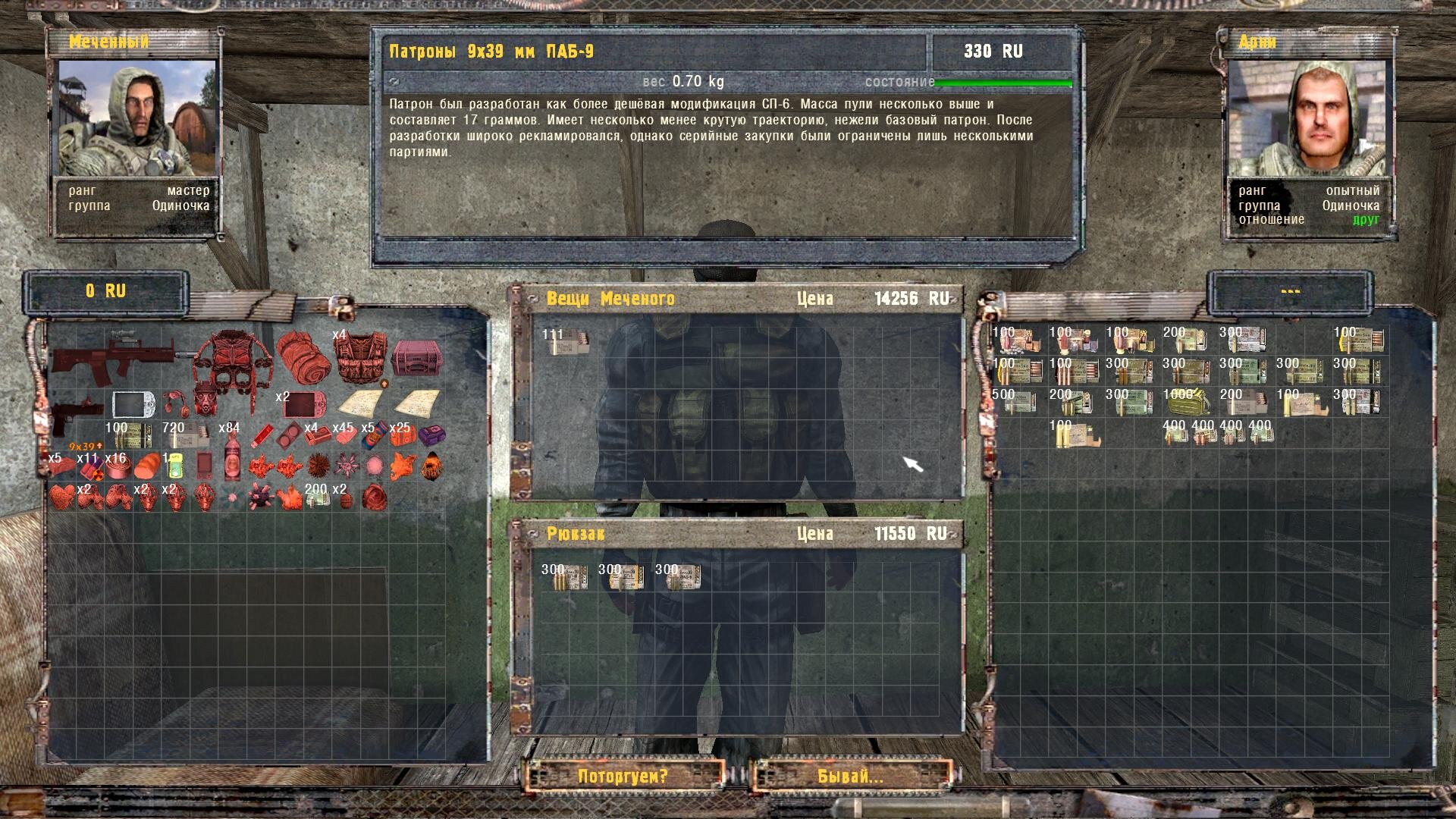Pick the white PDA device

(x=133, y=404)
